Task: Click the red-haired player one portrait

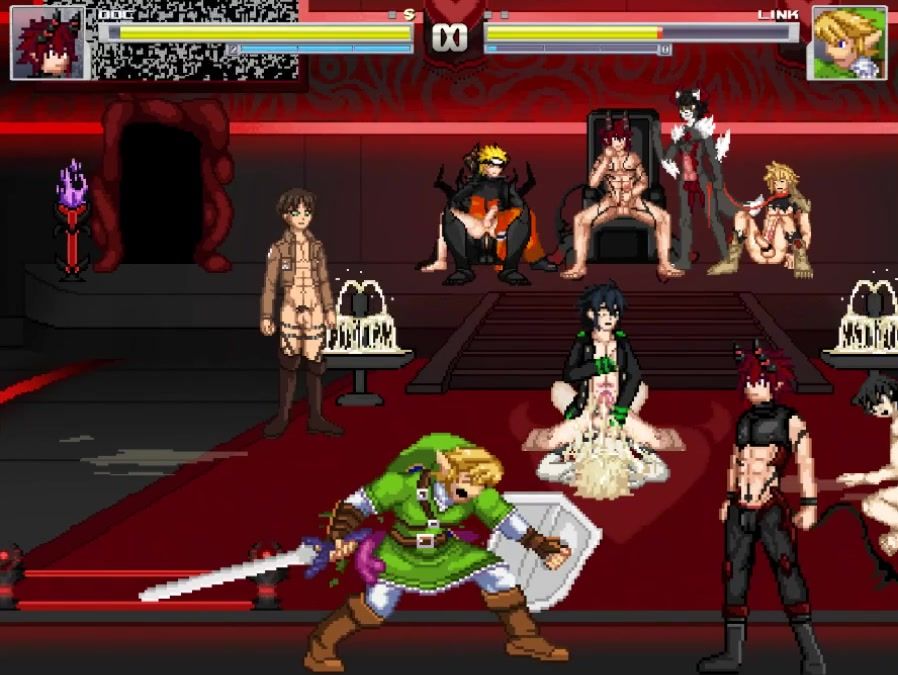Action: coord(48,43)
